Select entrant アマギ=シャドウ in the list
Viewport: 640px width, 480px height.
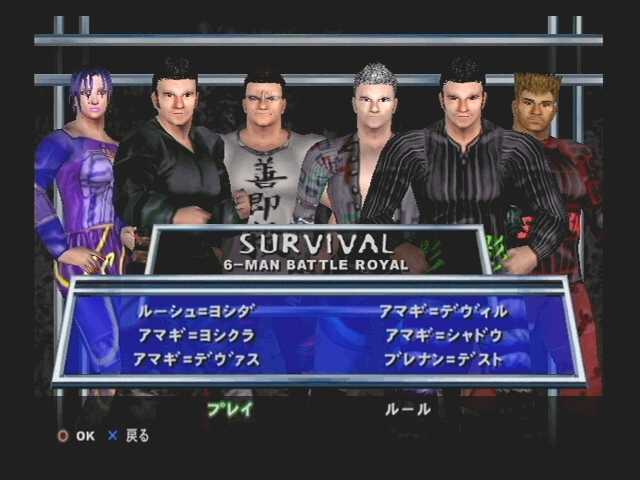[443, 335]
